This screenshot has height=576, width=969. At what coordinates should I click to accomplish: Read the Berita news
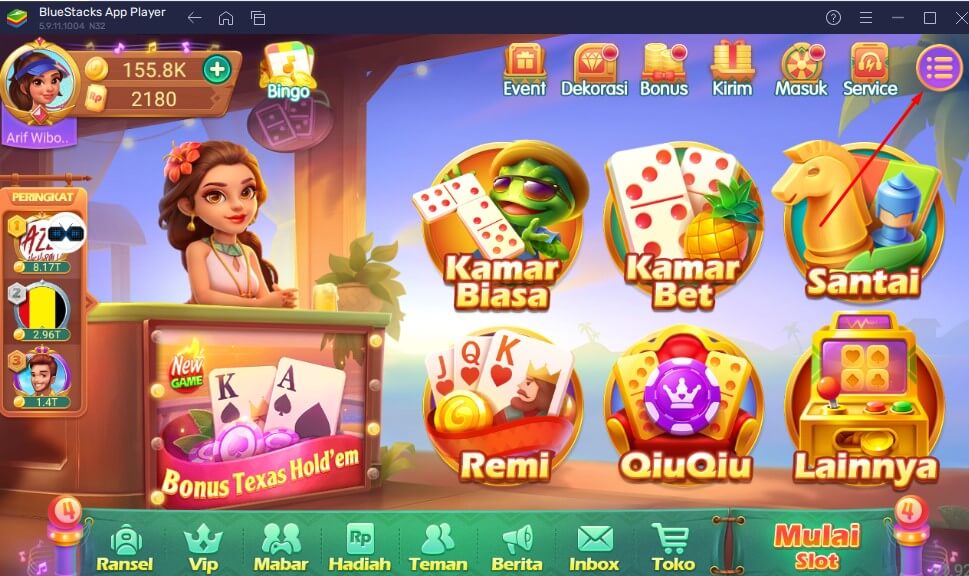516,547
